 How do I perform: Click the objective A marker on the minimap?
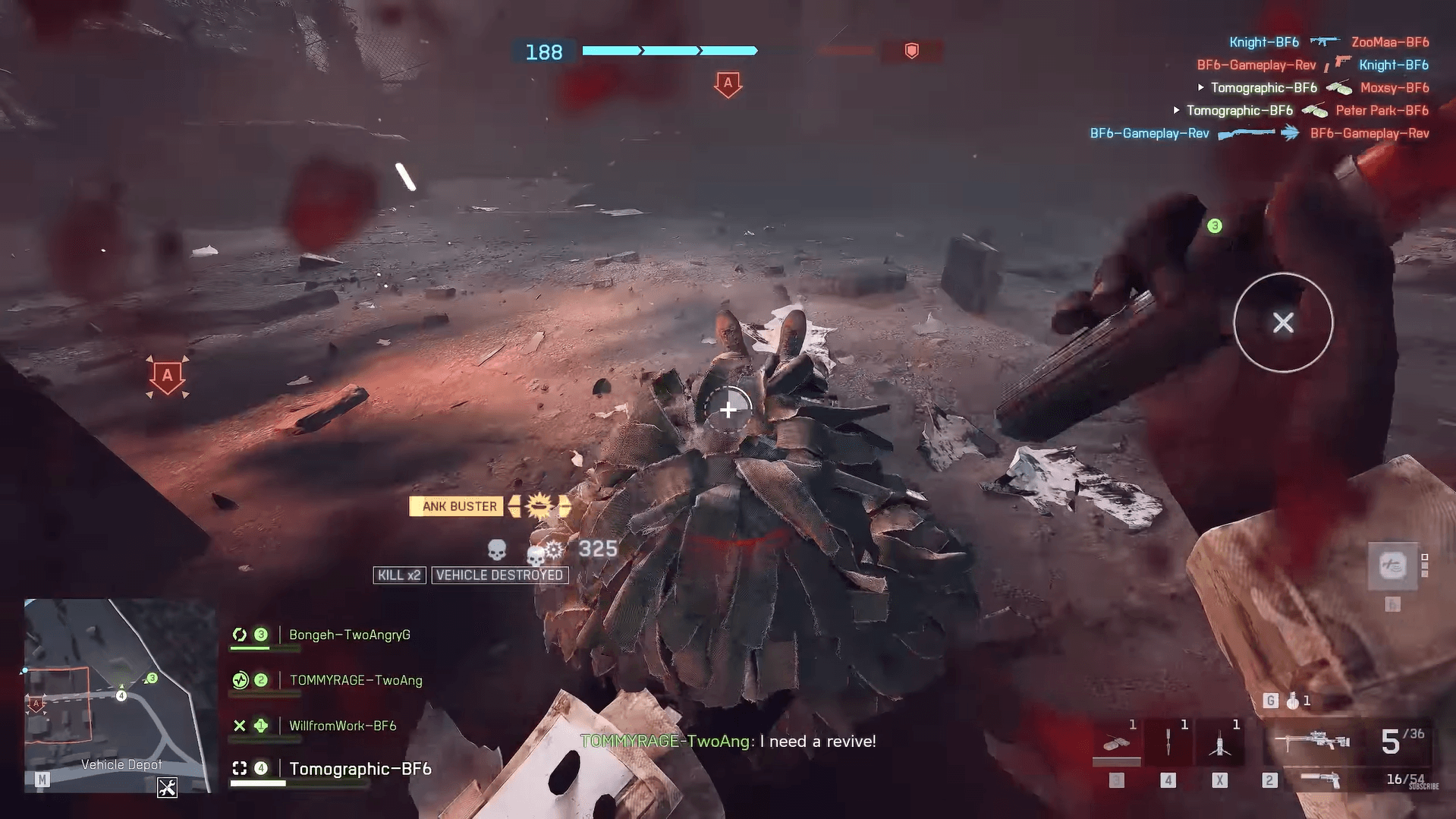point(36,704)
